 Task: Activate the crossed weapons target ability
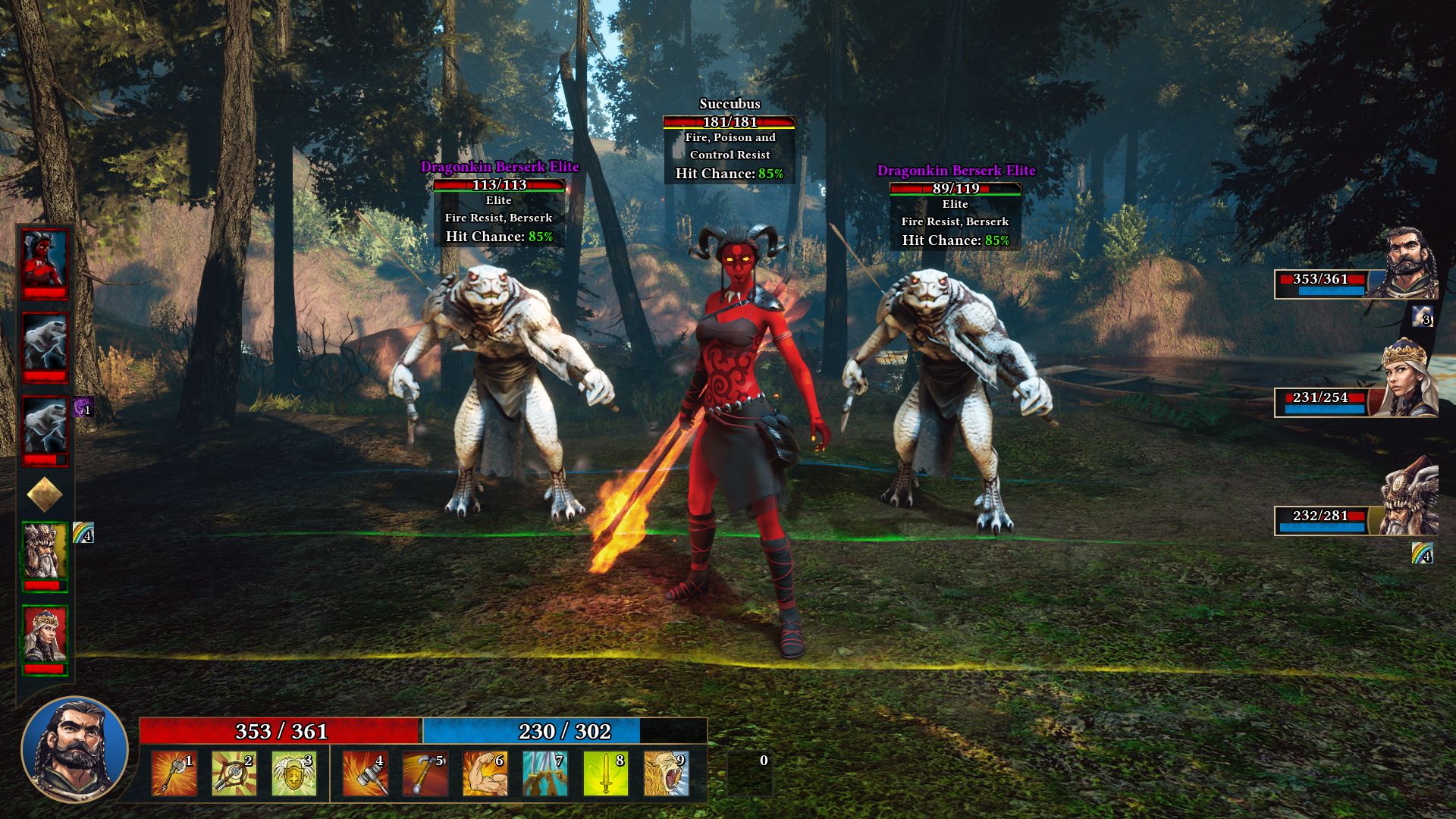(x=234, y=773)
